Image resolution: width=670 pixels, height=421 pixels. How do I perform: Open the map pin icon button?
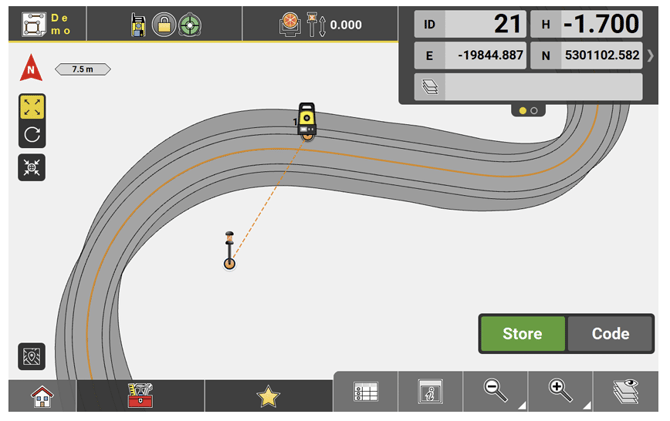(32, 356)
